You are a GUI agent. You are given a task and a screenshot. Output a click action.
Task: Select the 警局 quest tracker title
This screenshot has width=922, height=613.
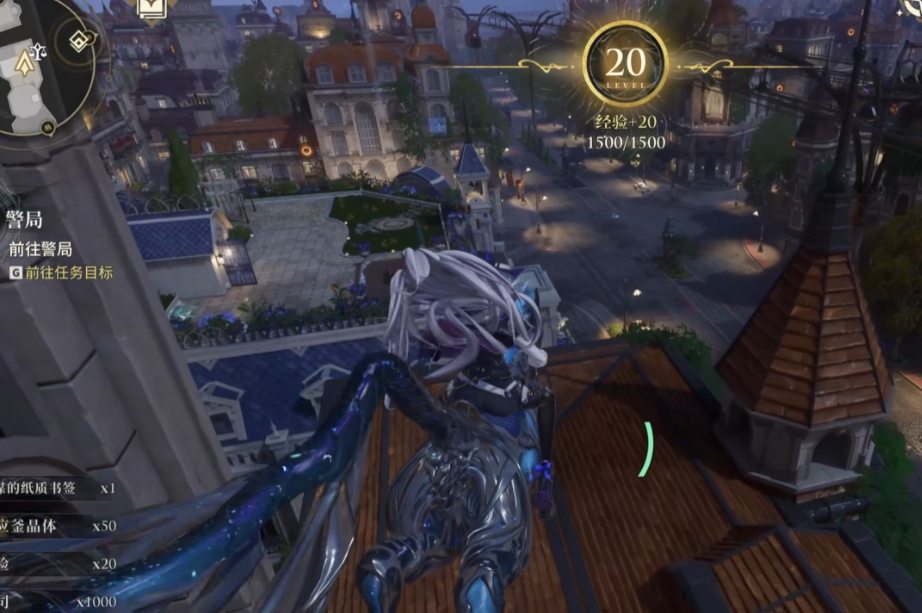click(25, 221)
